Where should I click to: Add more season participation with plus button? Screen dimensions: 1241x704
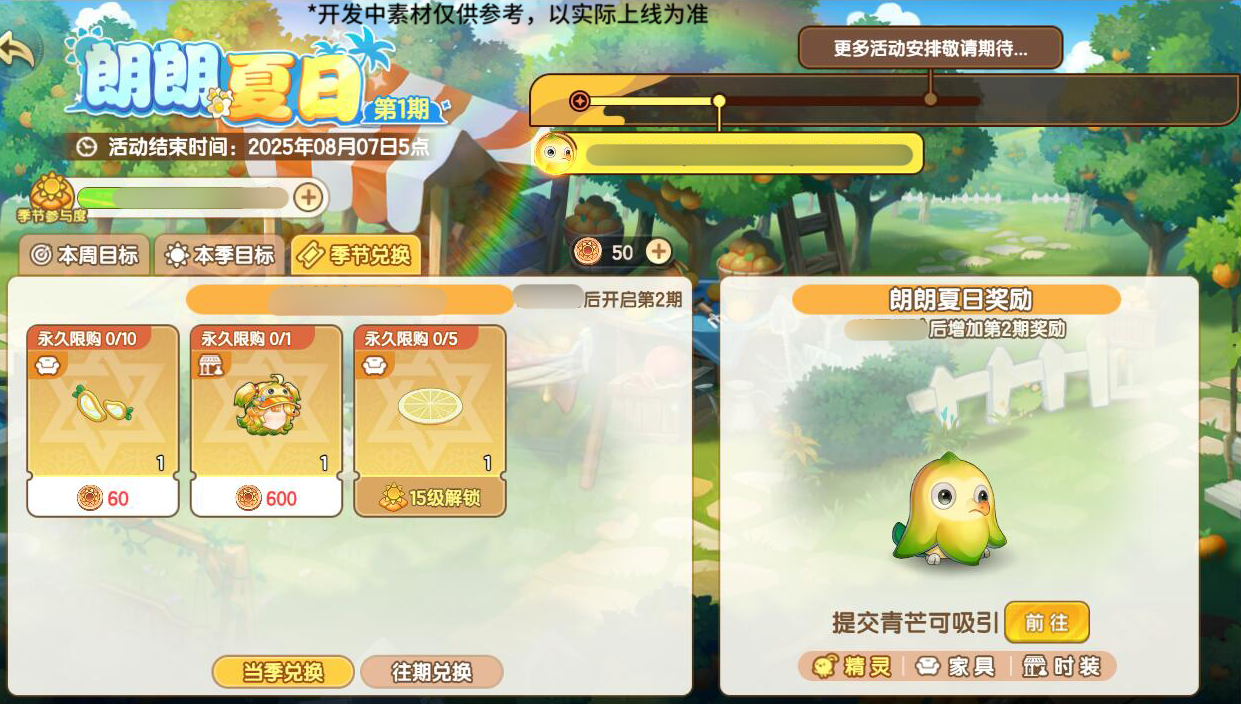[x=308, y=197]
